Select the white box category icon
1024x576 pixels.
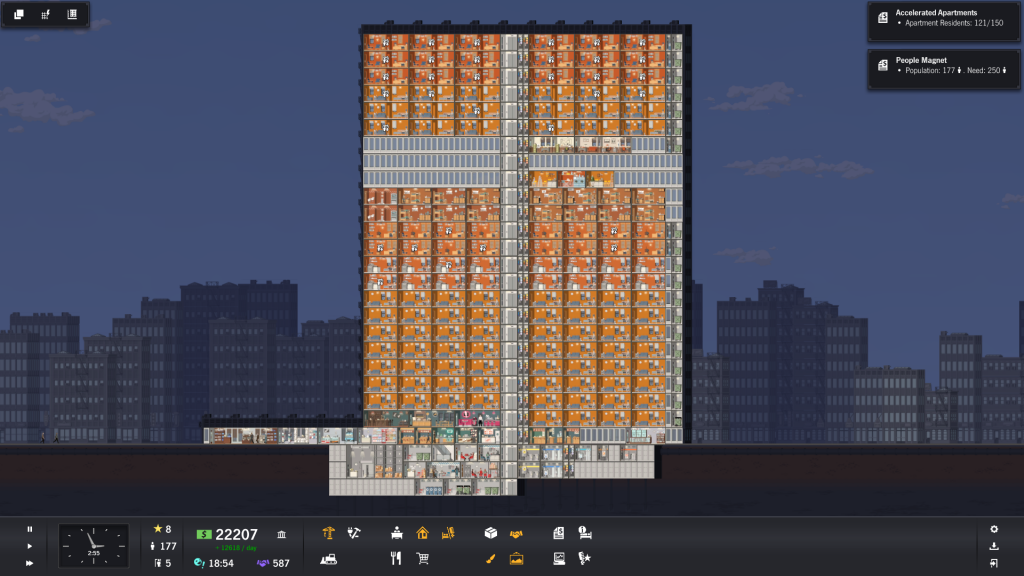pos(491,534)
